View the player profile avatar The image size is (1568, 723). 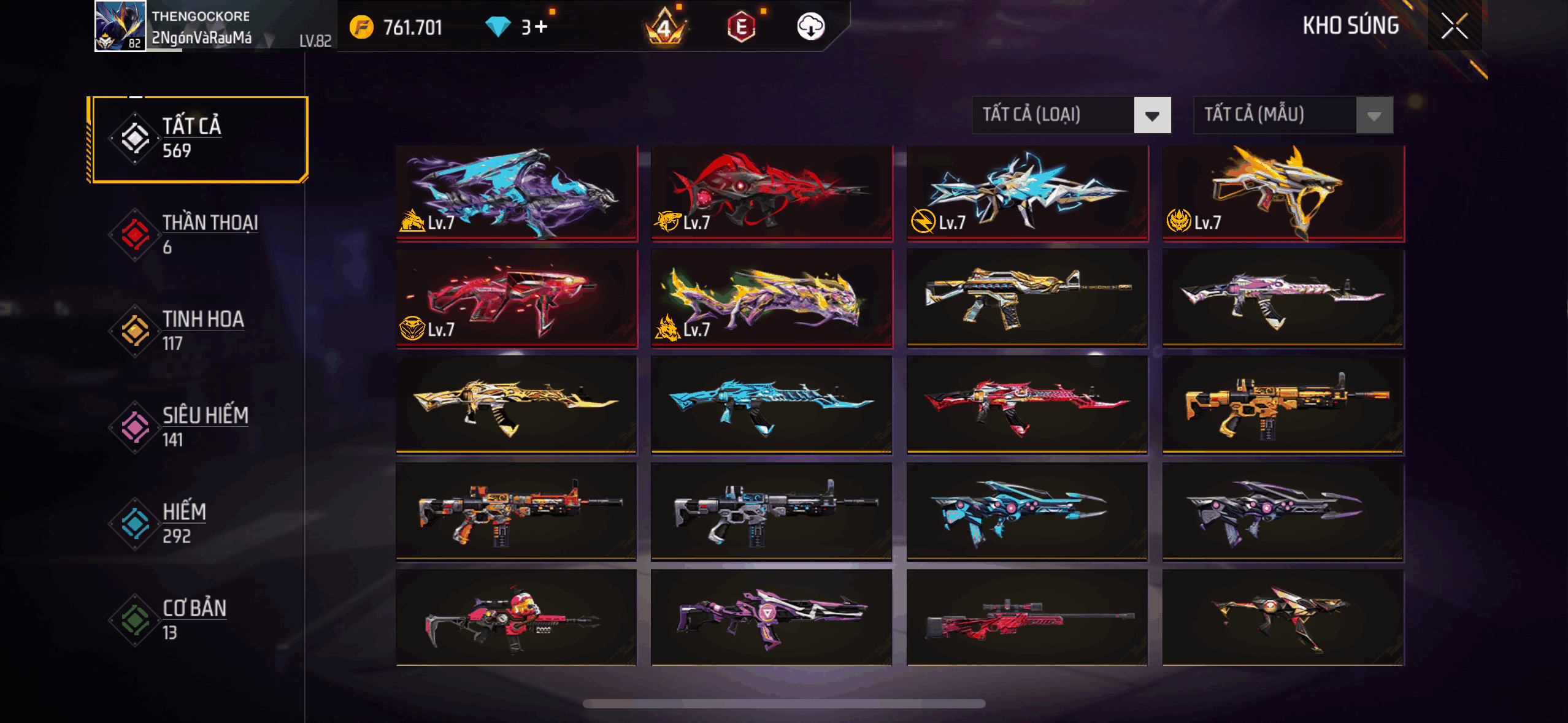coord(120,26)
